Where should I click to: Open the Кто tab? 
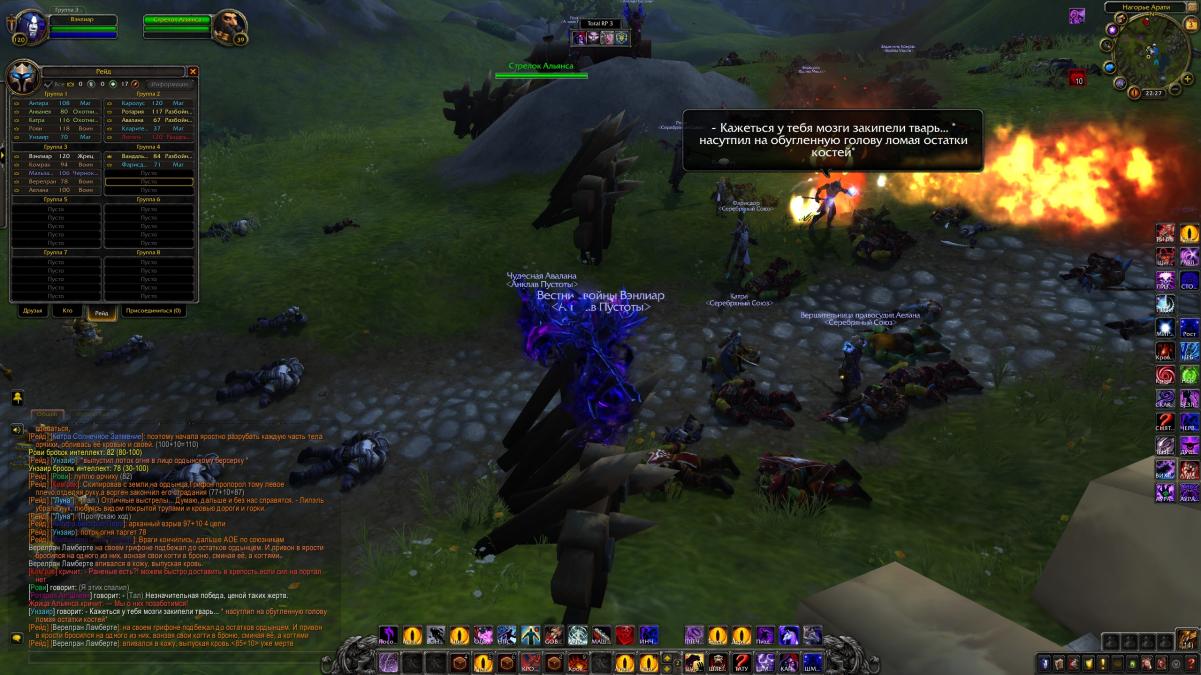[67, 311]
